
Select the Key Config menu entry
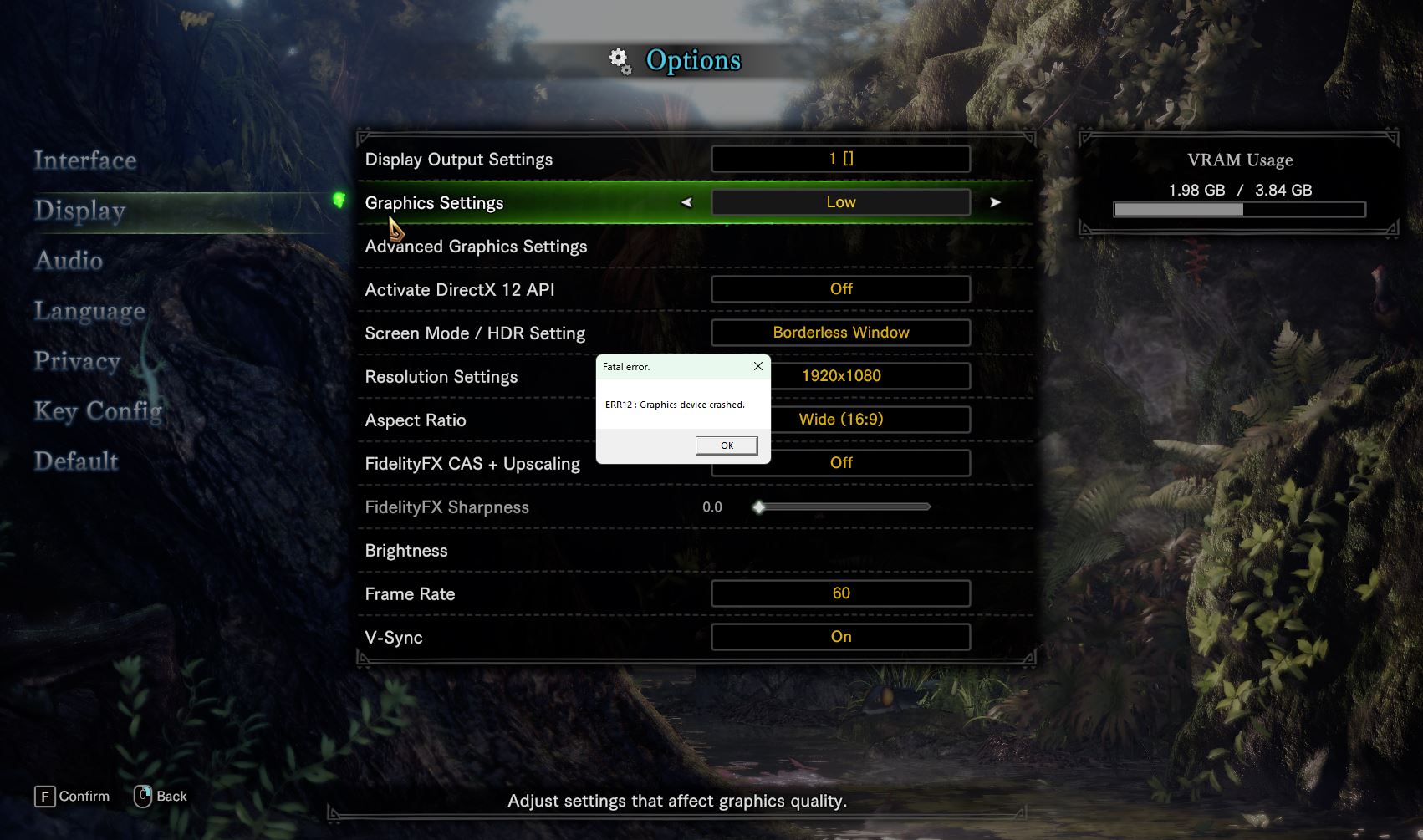coord(98,411)
